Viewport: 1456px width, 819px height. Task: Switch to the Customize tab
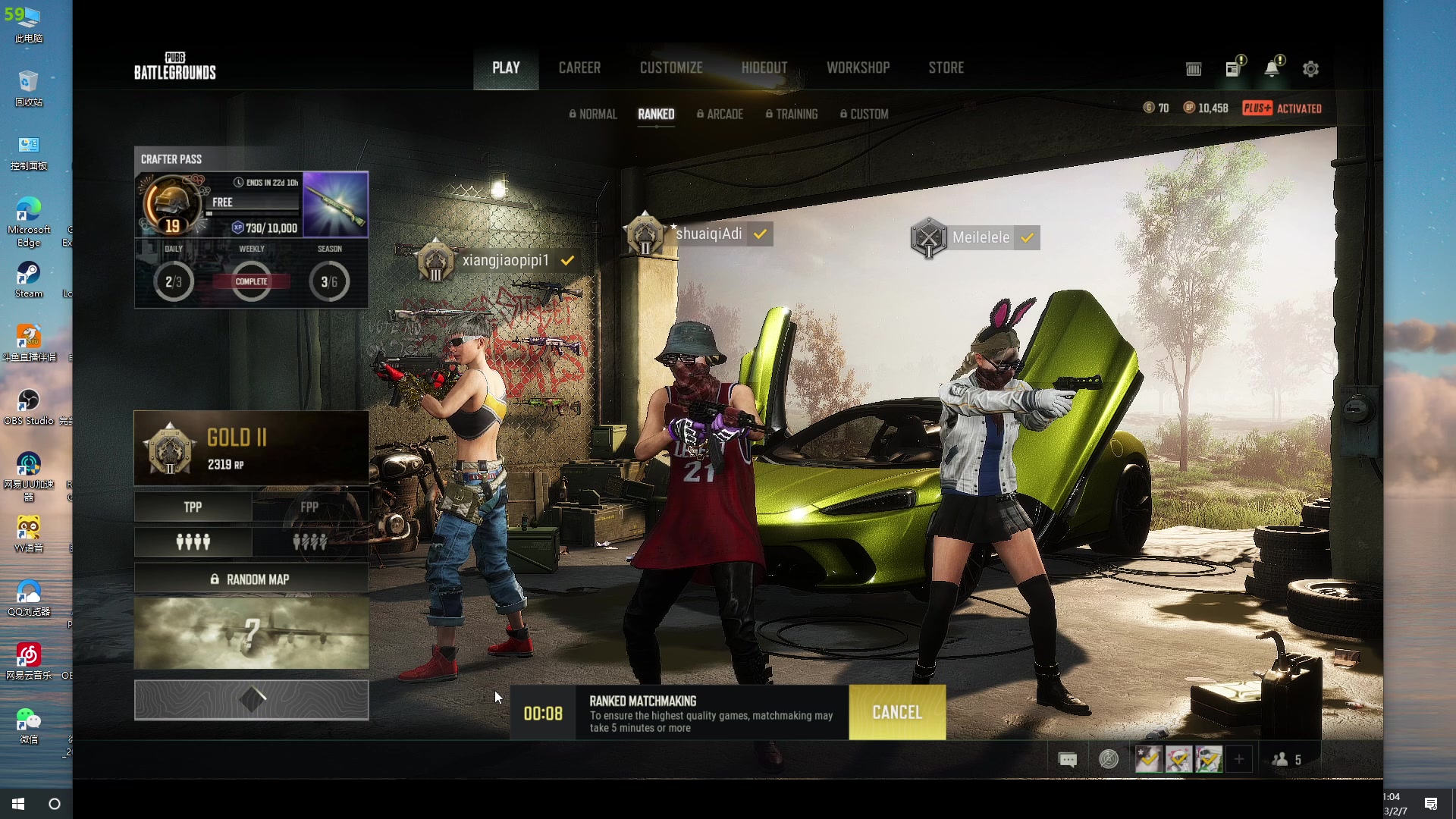point(671,67)
